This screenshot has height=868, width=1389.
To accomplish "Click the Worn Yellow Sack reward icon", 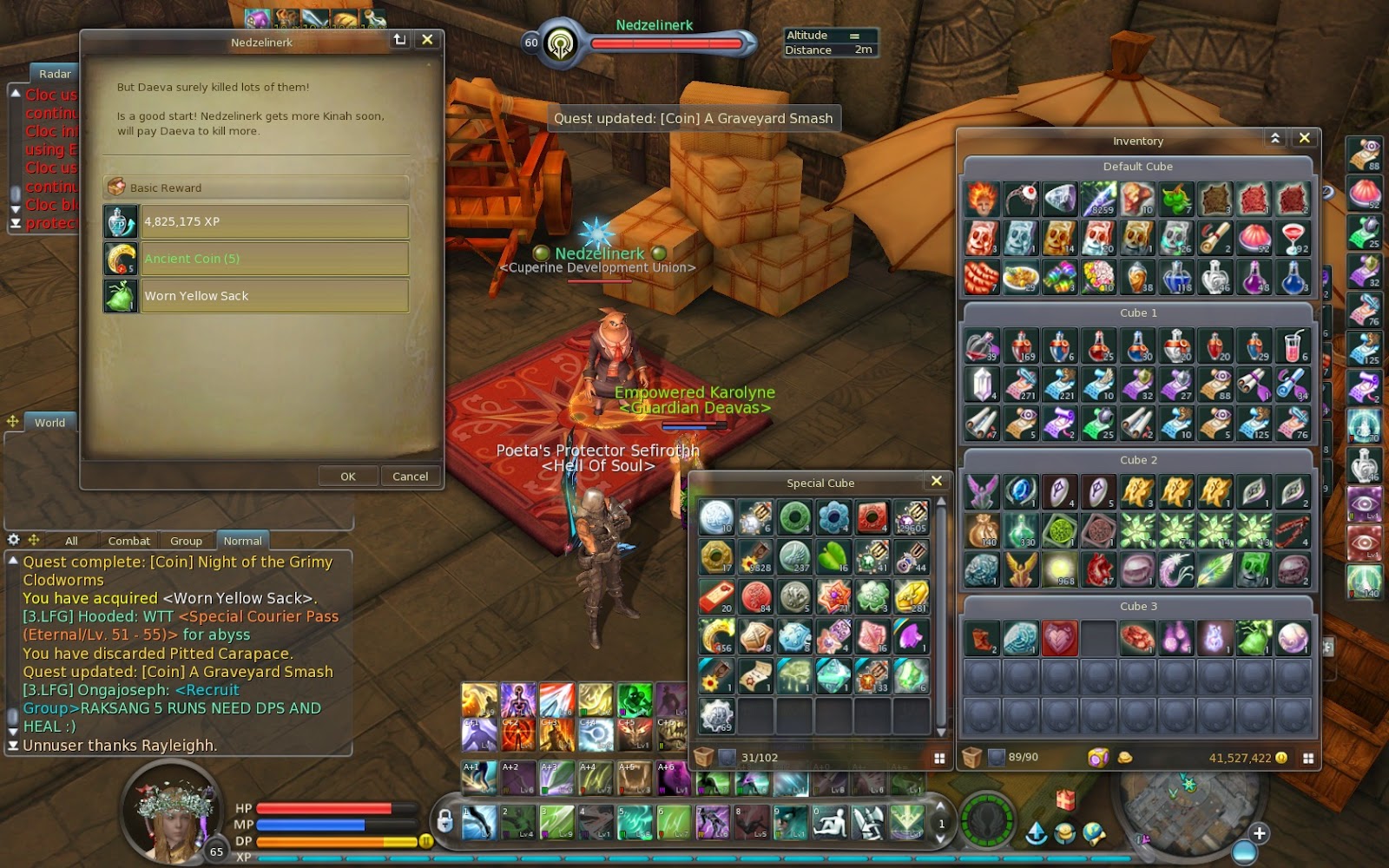I will point(119,296).
